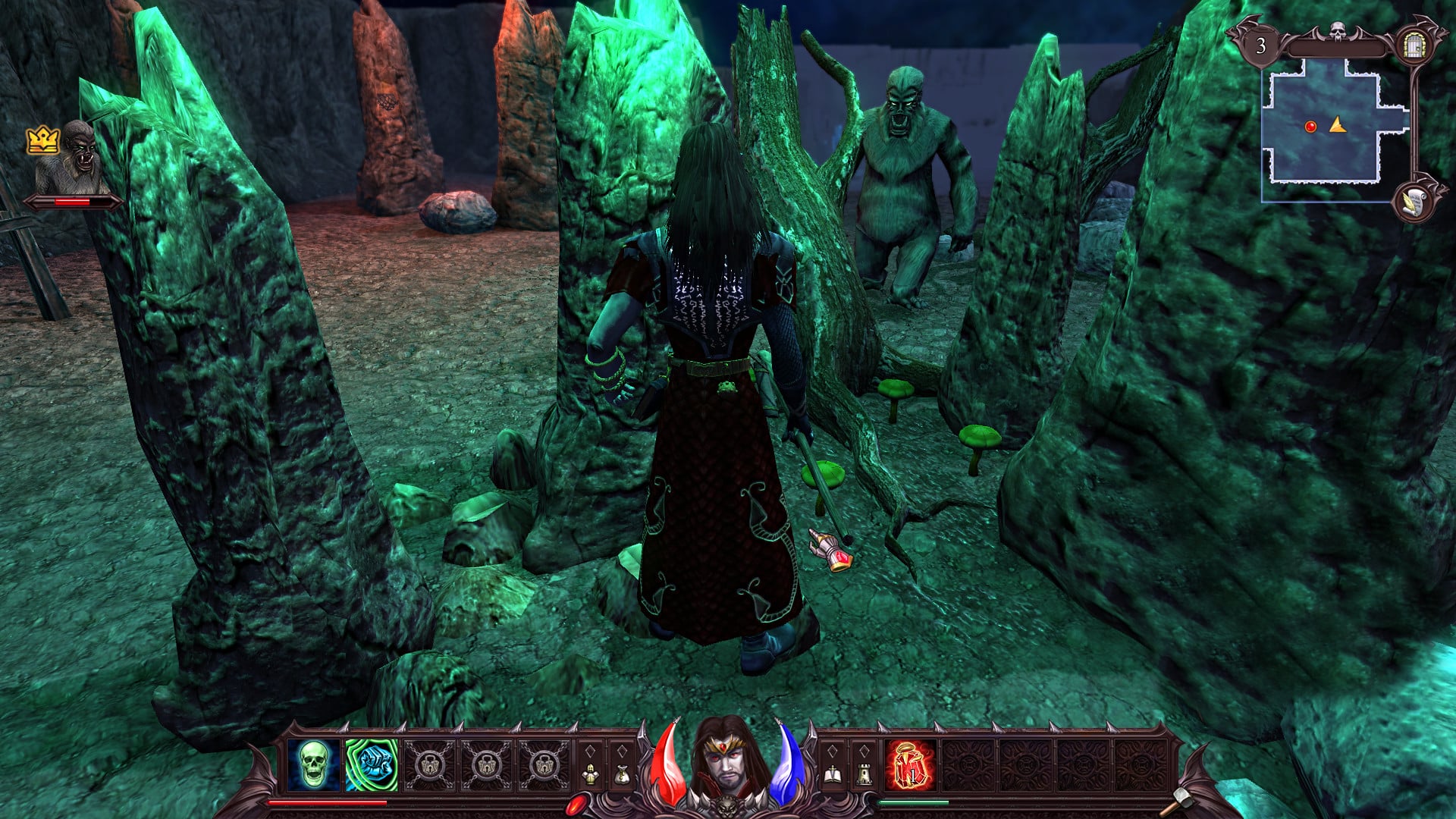Image resolution: width=1456 pixels, height=819 pixels.
Task: Activate the green skull ability
Action: 313,764
